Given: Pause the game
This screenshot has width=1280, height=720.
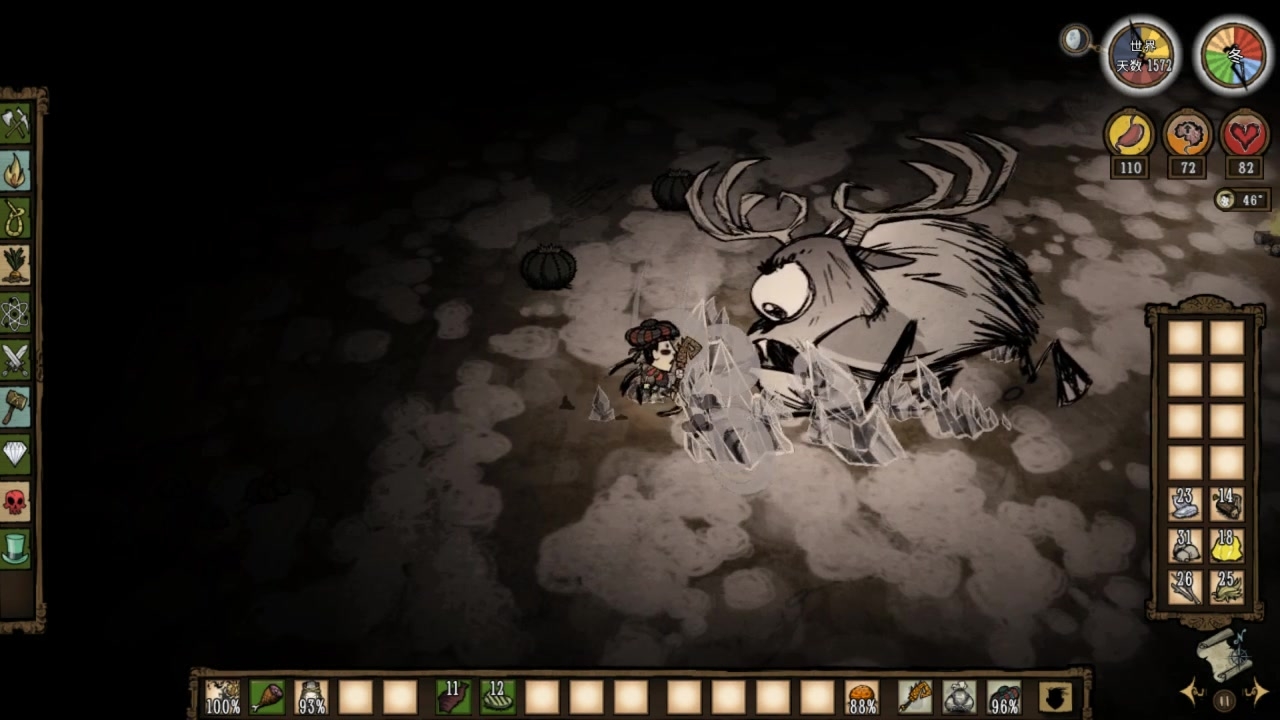Looking at the screenshot, I should coord(1224,698).
